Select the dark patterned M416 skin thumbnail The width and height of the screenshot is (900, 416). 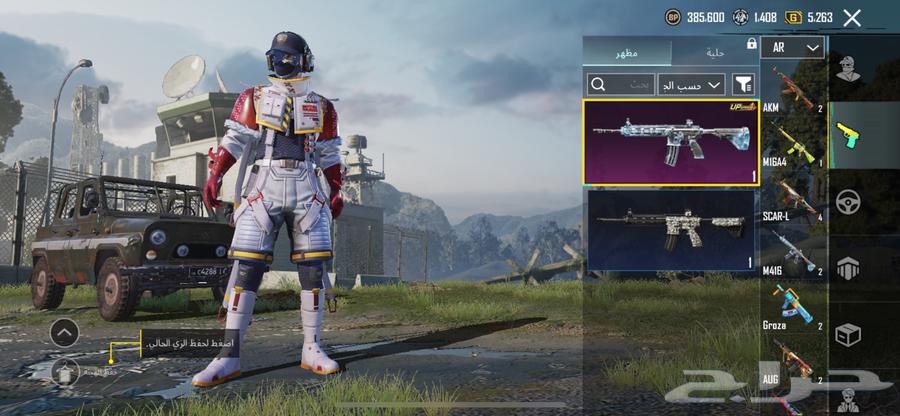670,229
